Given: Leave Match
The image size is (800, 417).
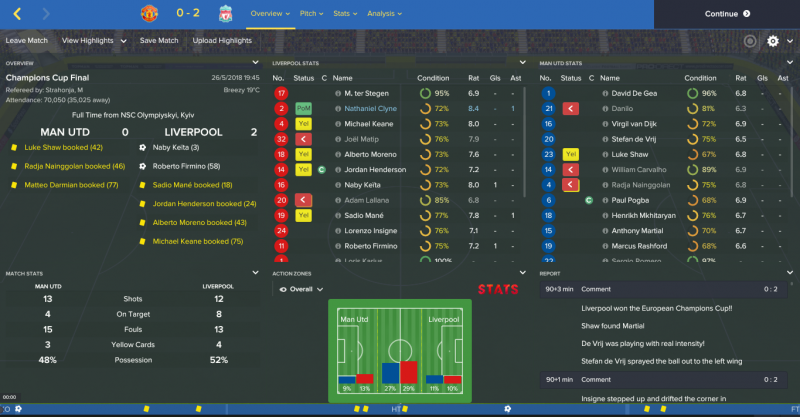Looking at the screenshot, I should [28, 41].
